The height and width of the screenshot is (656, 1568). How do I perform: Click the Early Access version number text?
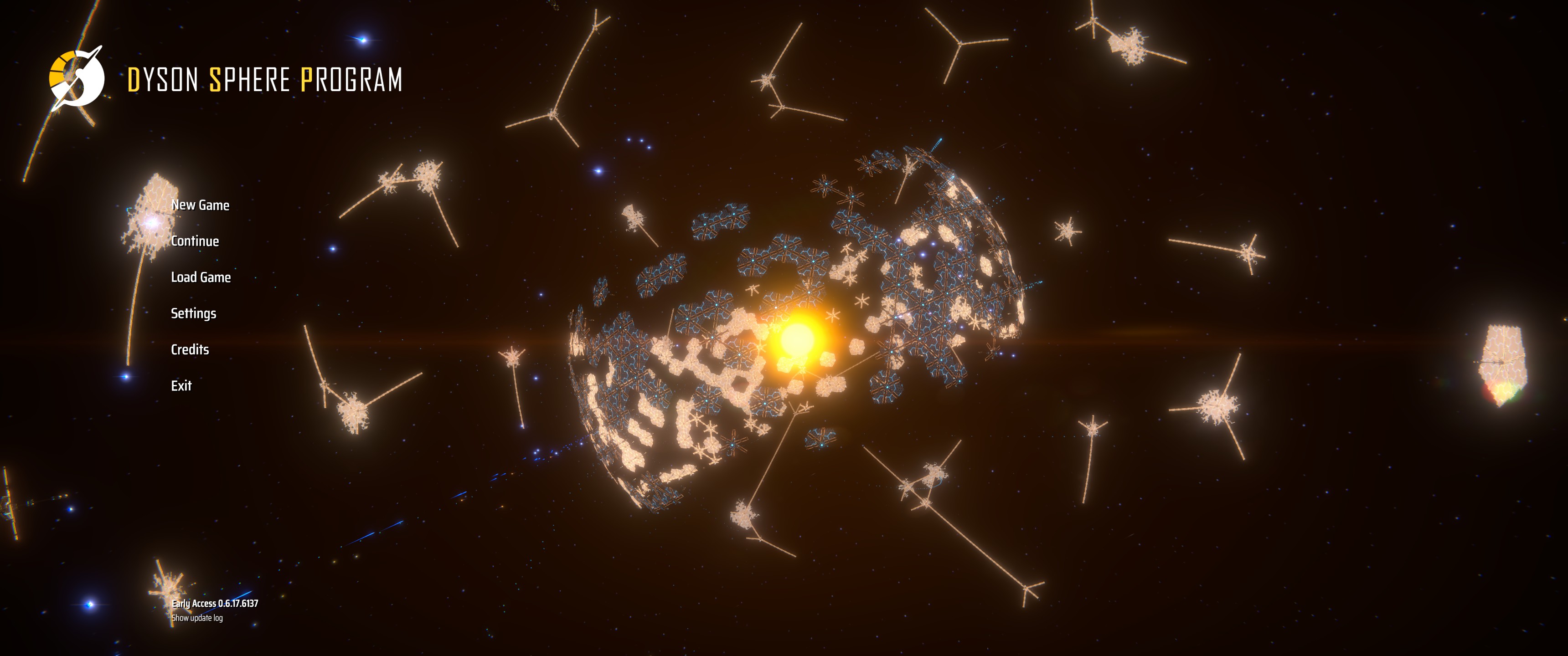(x=214, y=604)
